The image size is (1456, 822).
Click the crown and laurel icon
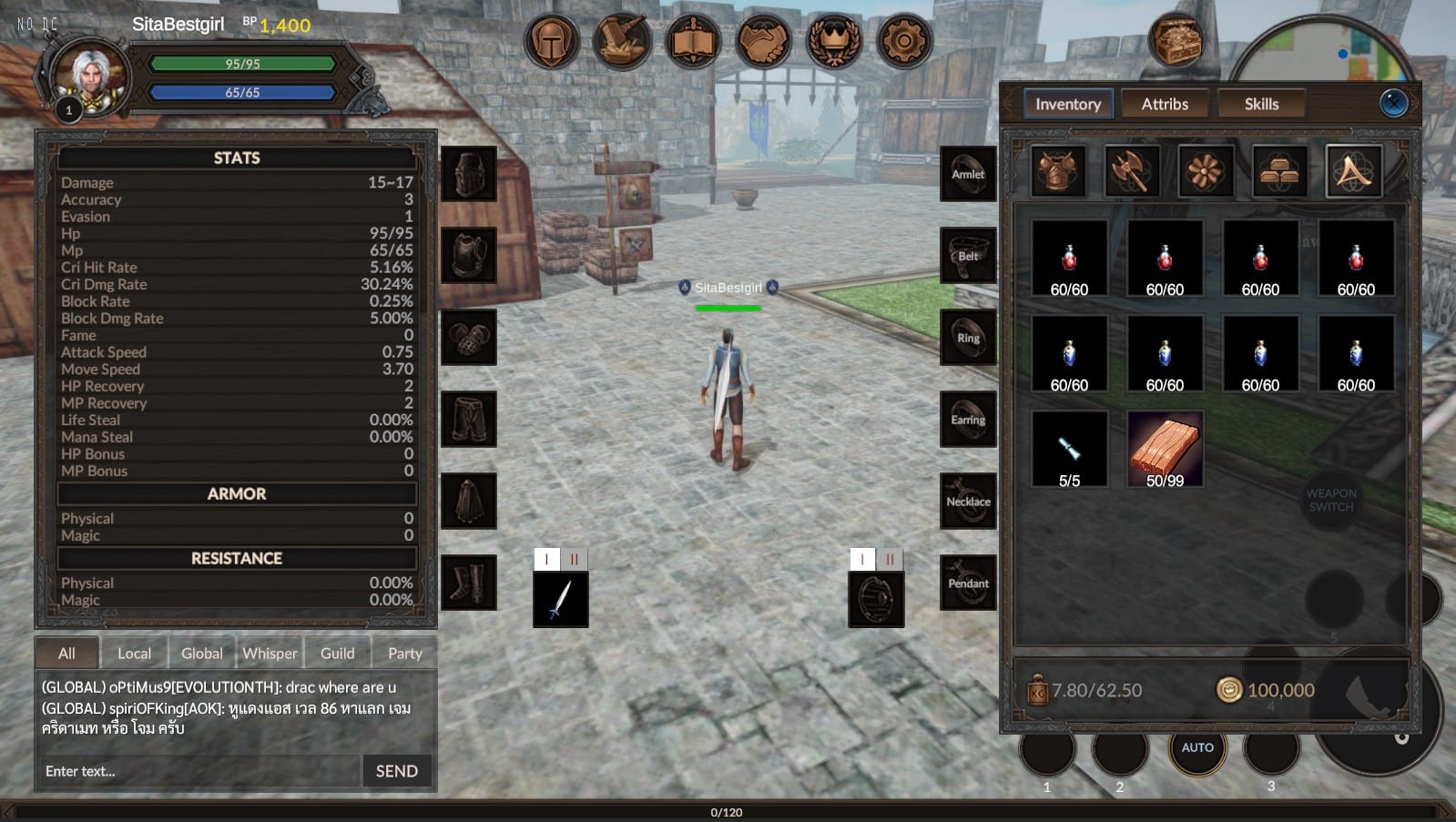[x=834, y=41]
